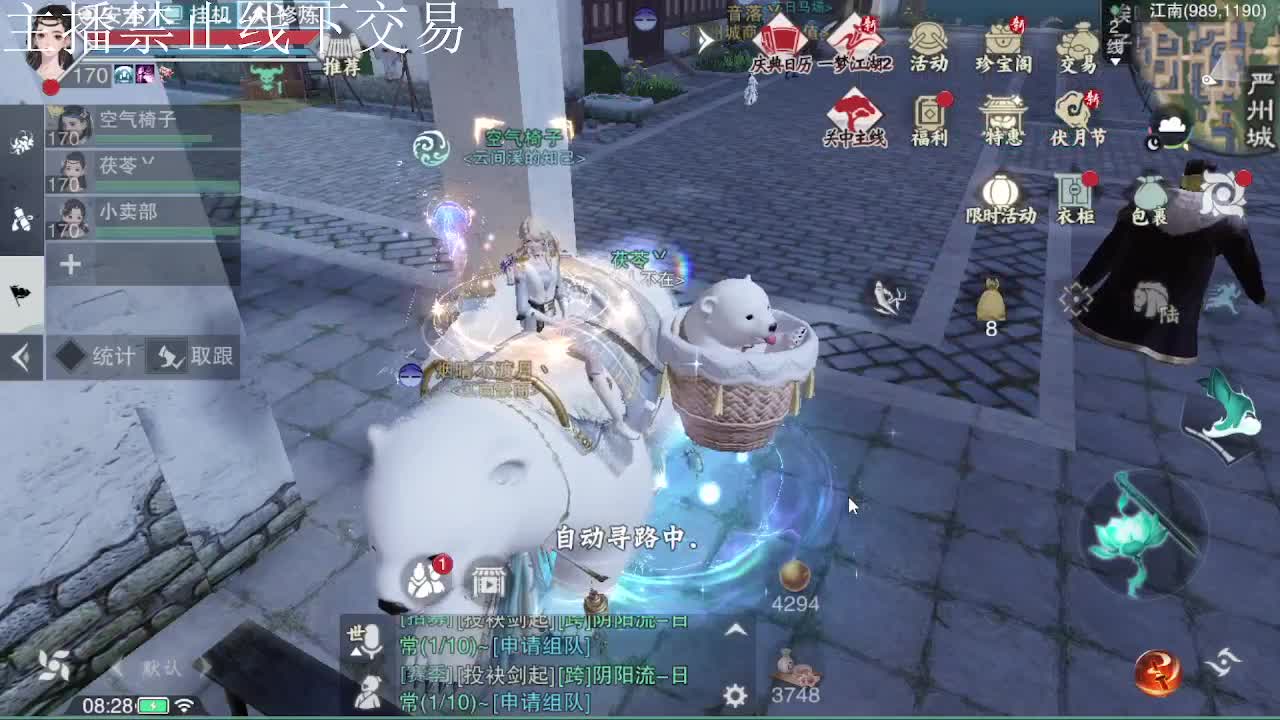The image size is (1280, 720).
Task: Open the 伏月节 festival event
Action: pos(1079,113)
